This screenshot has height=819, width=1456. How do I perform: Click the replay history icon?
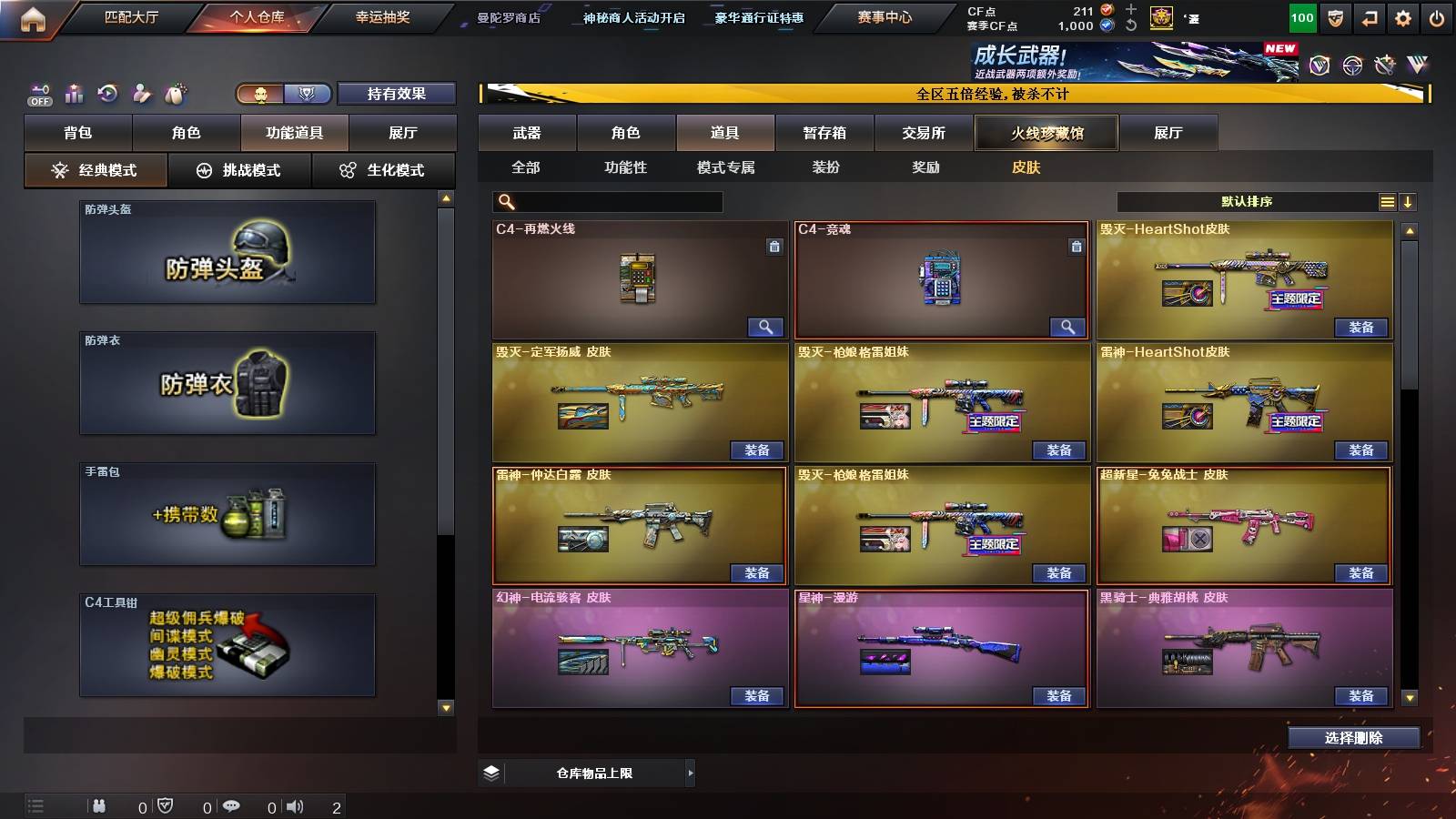(108, 94)
